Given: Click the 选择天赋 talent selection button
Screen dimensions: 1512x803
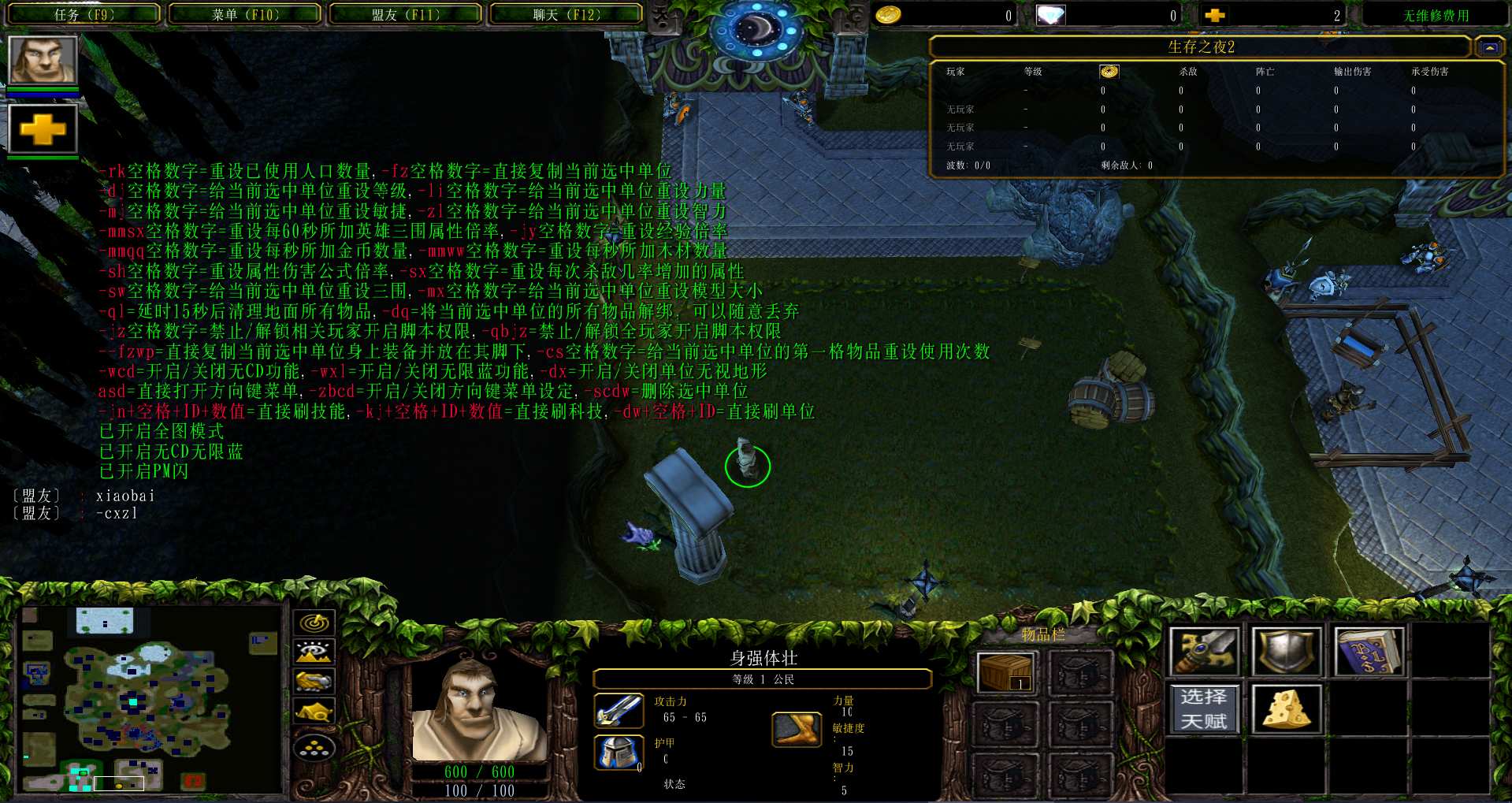Looking at the screenshot, I should [x=1204, y=709].
